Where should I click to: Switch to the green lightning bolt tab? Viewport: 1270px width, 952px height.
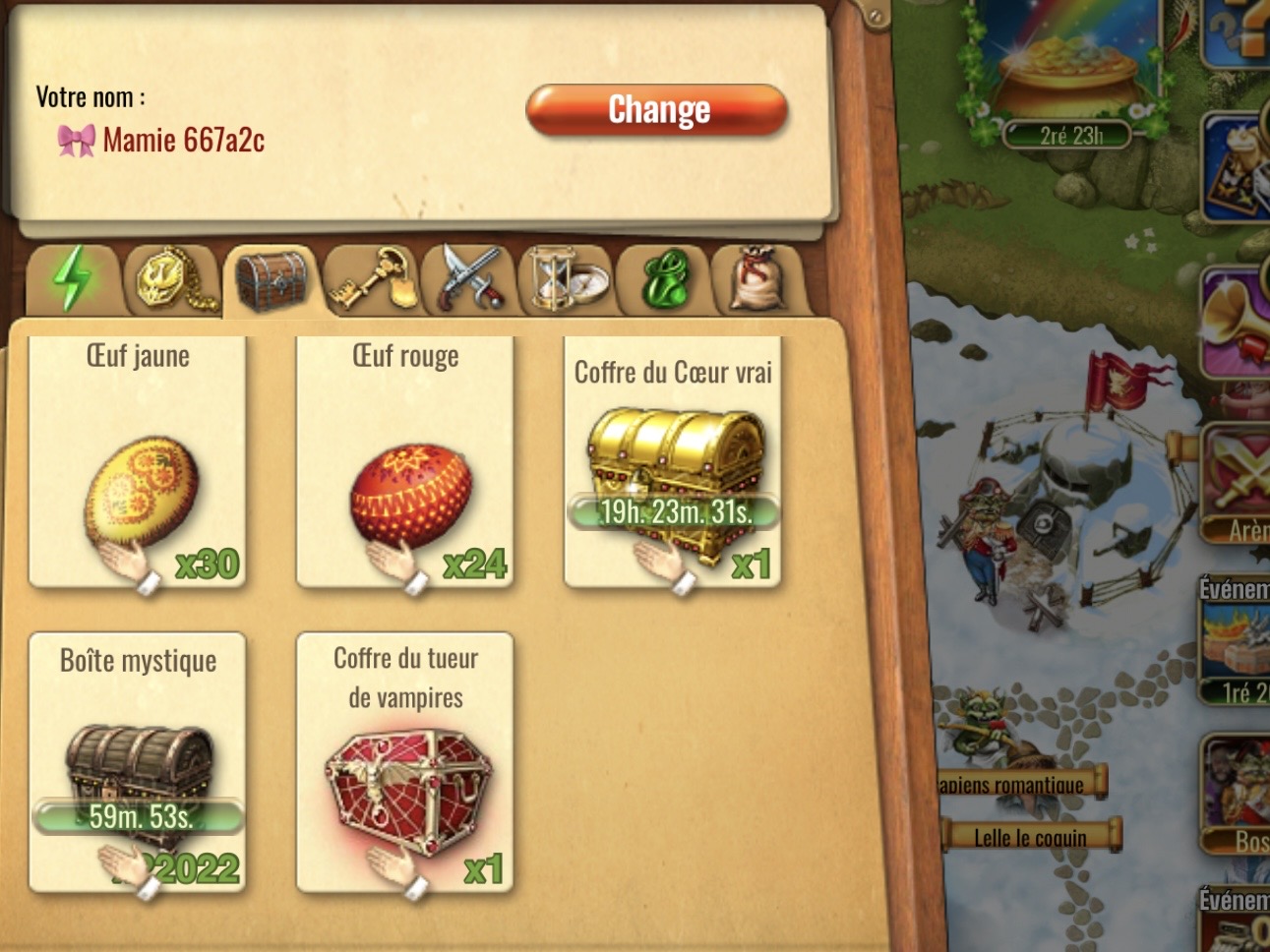click(x=72, y=279)
